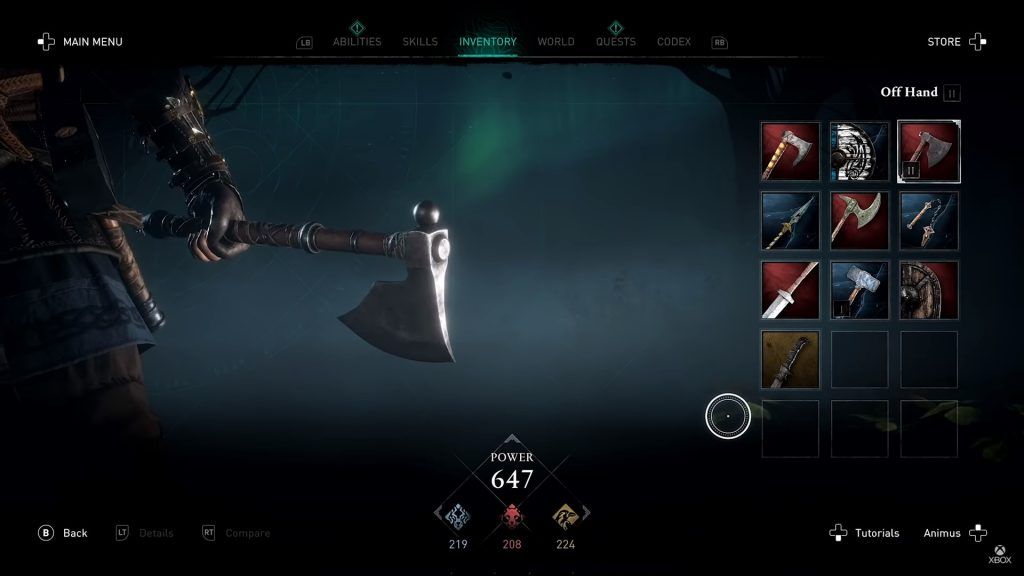Choose the stone-headed hammer slot
The height and width of the screenshot is (576, 1024).
(x=860, y=290)
